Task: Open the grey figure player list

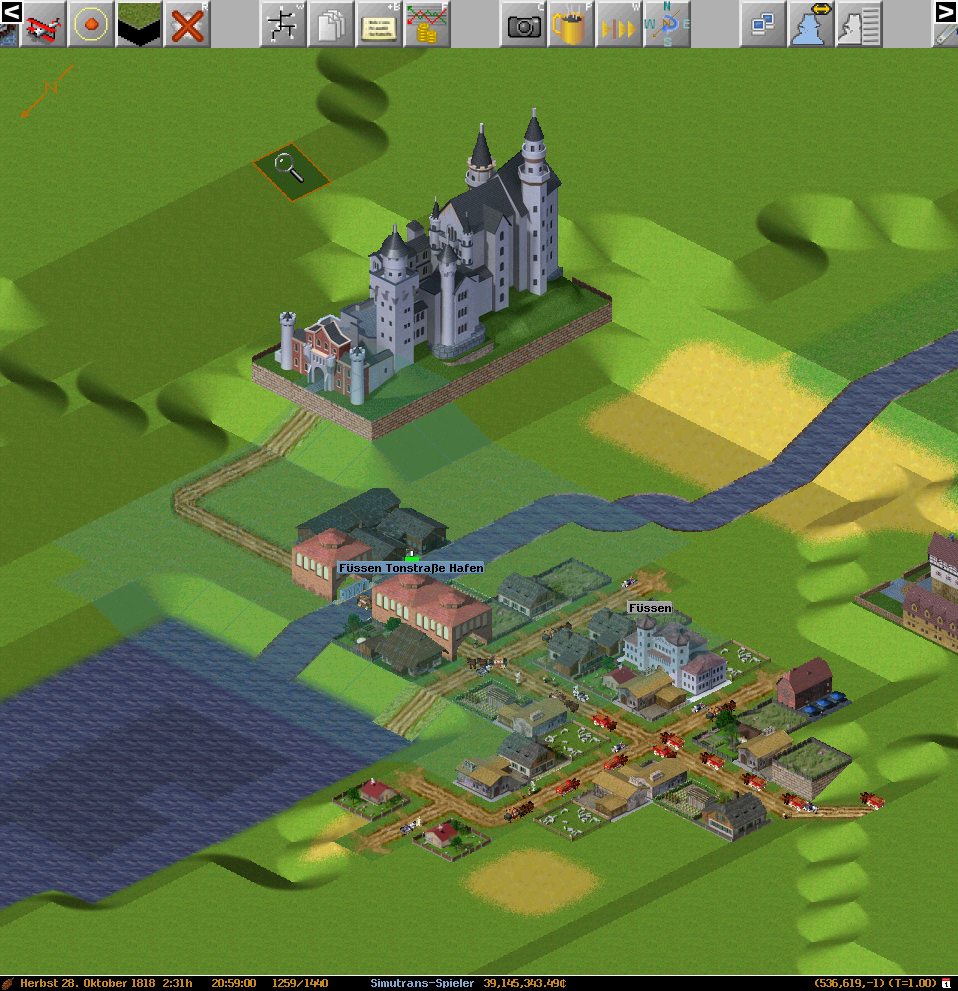Action: (x=858, y=25)
